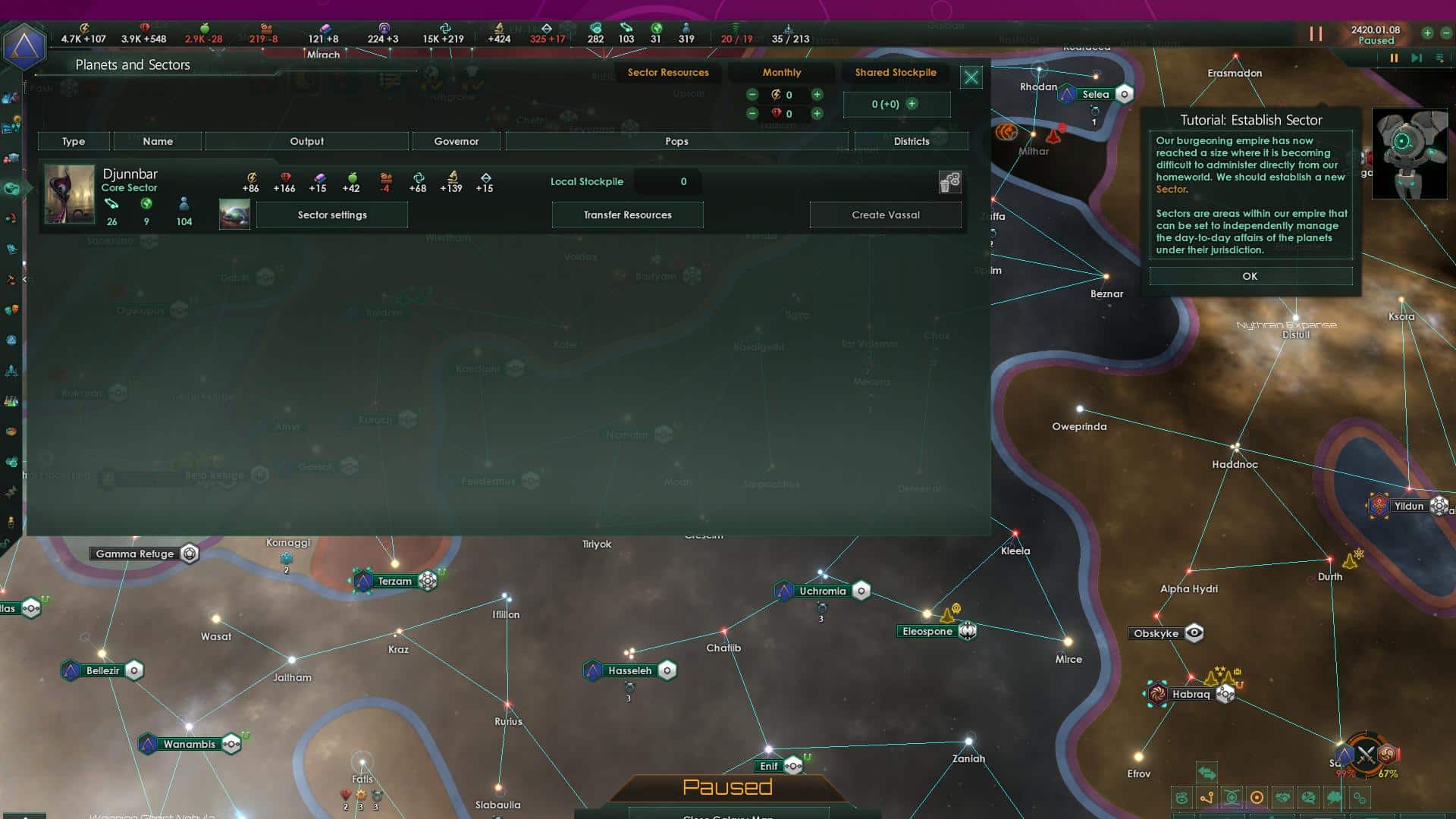Toggle the pause button near the date
Screen dimensions: 1456x819
pyautogui.click(x=1317, y=34)
